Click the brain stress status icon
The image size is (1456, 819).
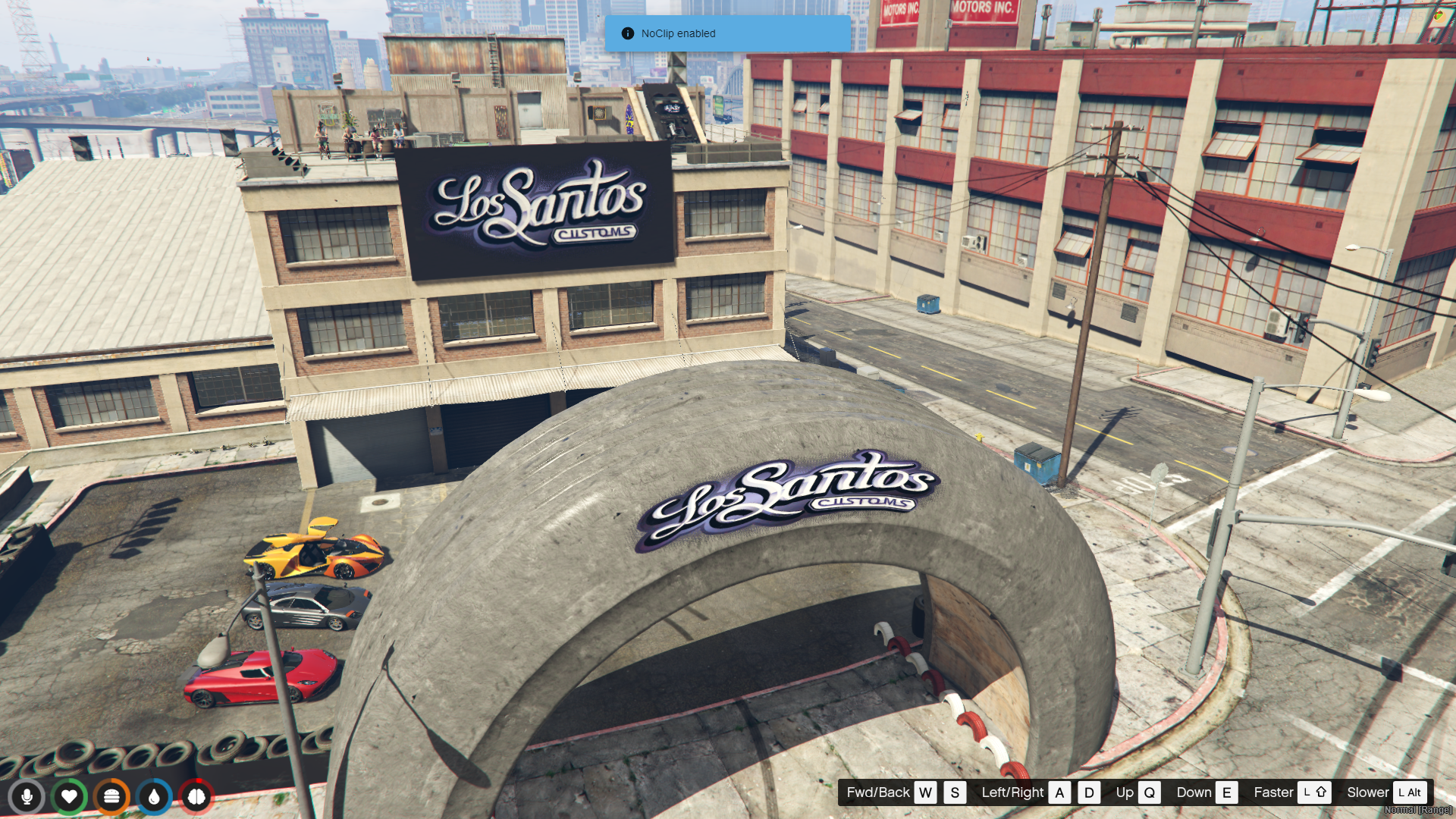pos(196,797)
